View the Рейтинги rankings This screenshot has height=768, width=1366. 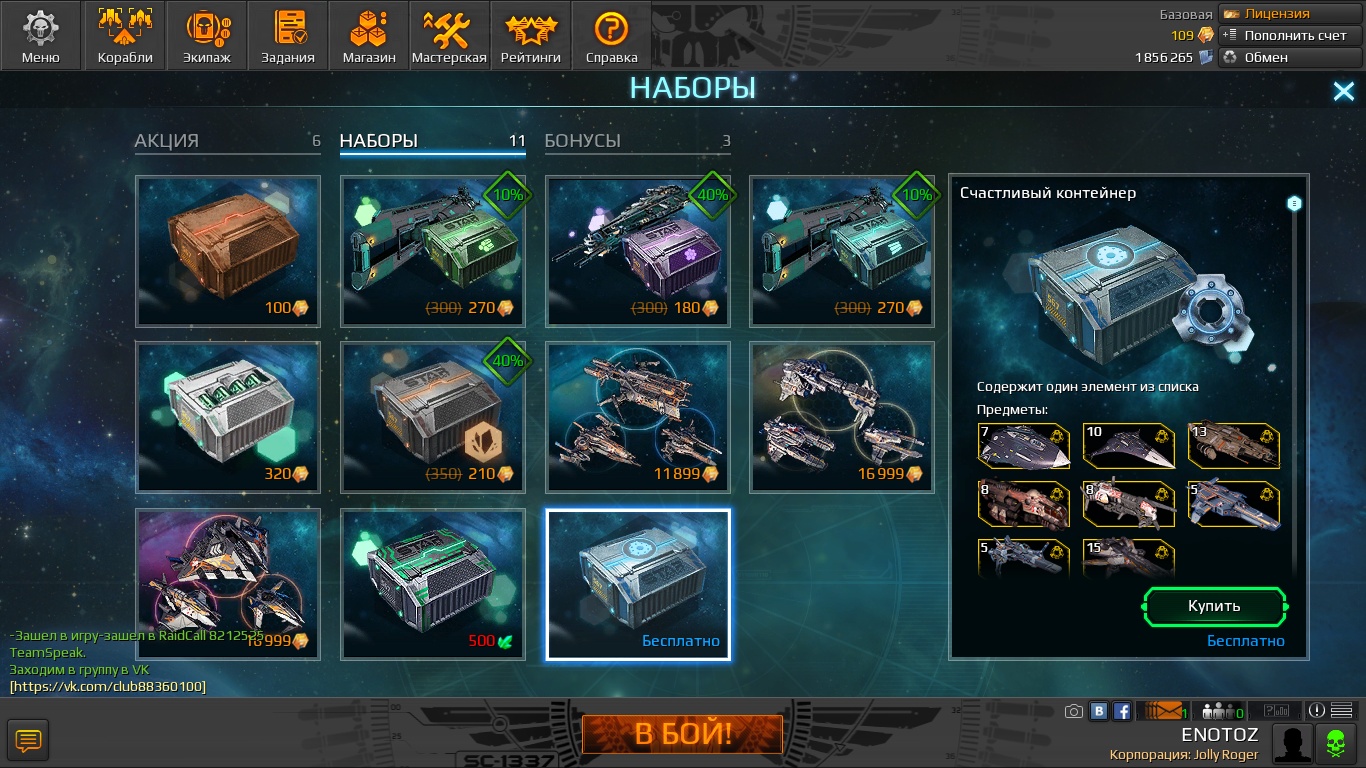pos(531,36)
